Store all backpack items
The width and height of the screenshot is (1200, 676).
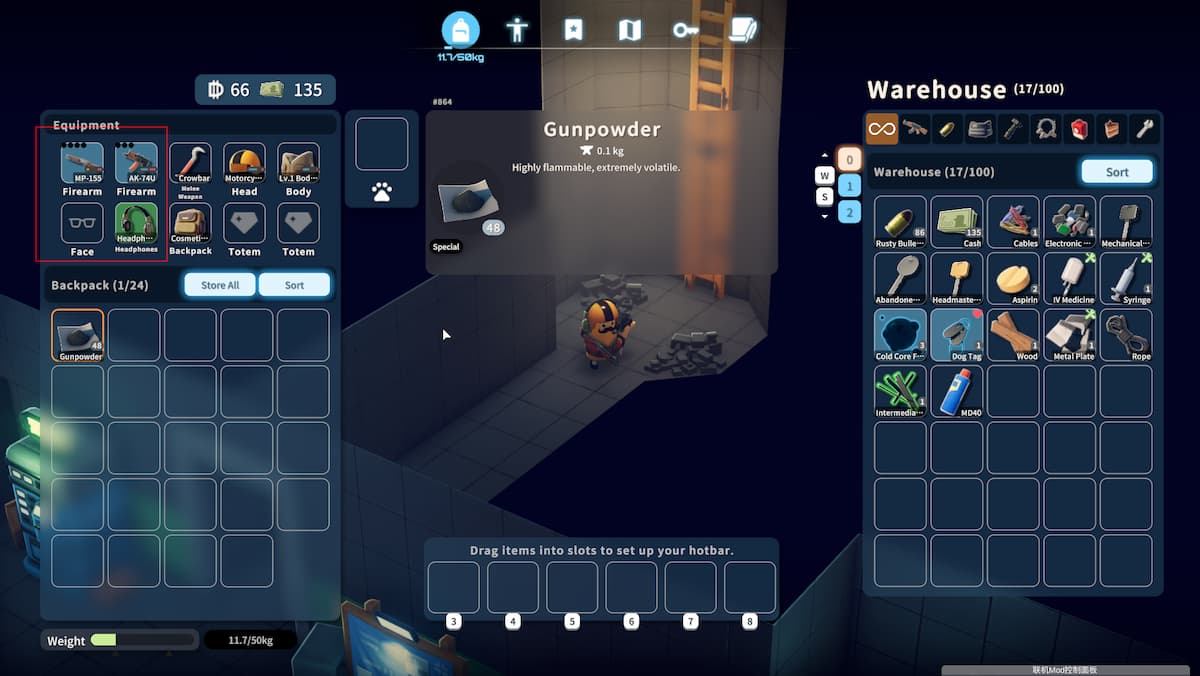click(x=220, y=285)
